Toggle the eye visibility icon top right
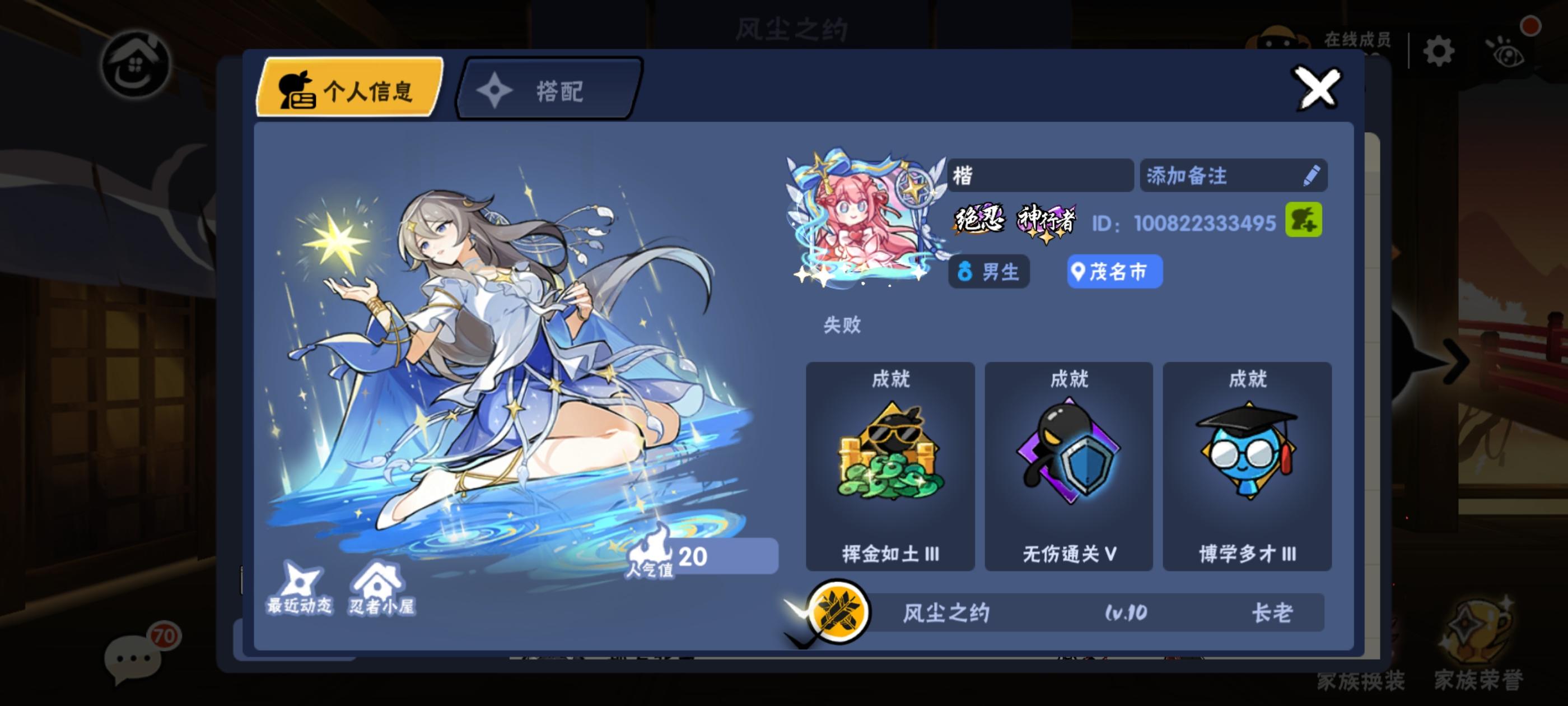Viewport: 1568px width, 706px height. pos(1514,52)
